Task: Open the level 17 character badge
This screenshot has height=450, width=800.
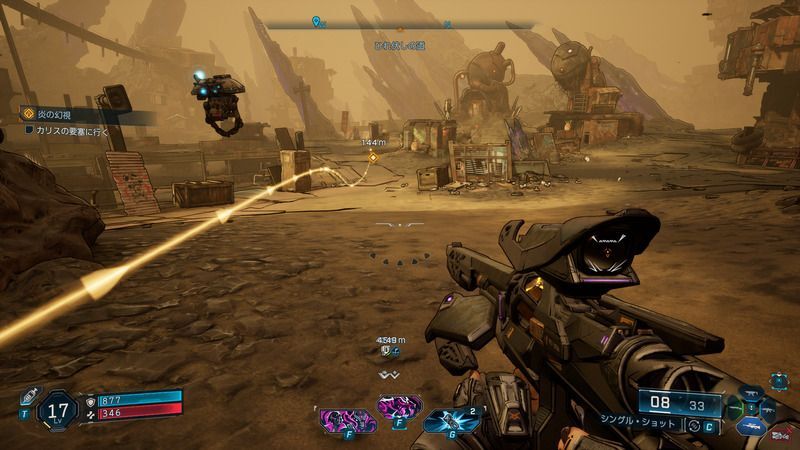Action: (x=57, y=408)
